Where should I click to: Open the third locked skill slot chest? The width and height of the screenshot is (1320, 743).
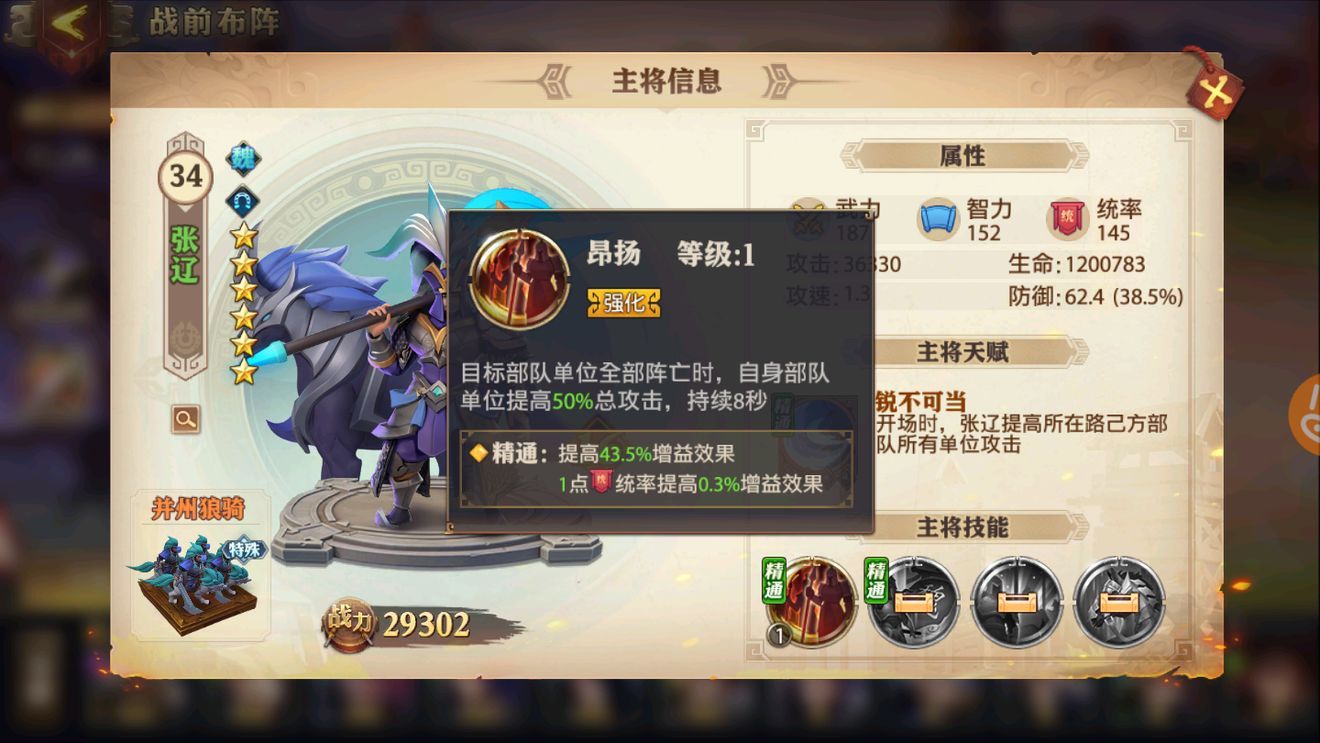[x=1121, y=603]
